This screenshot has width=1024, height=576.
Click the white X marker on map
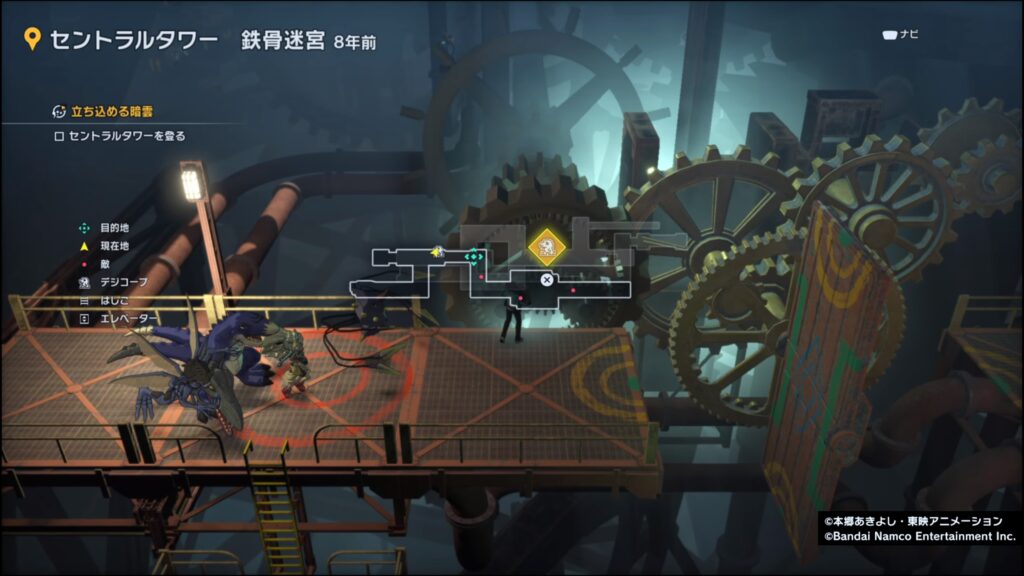pyautogui.click(x=547, y=280)
